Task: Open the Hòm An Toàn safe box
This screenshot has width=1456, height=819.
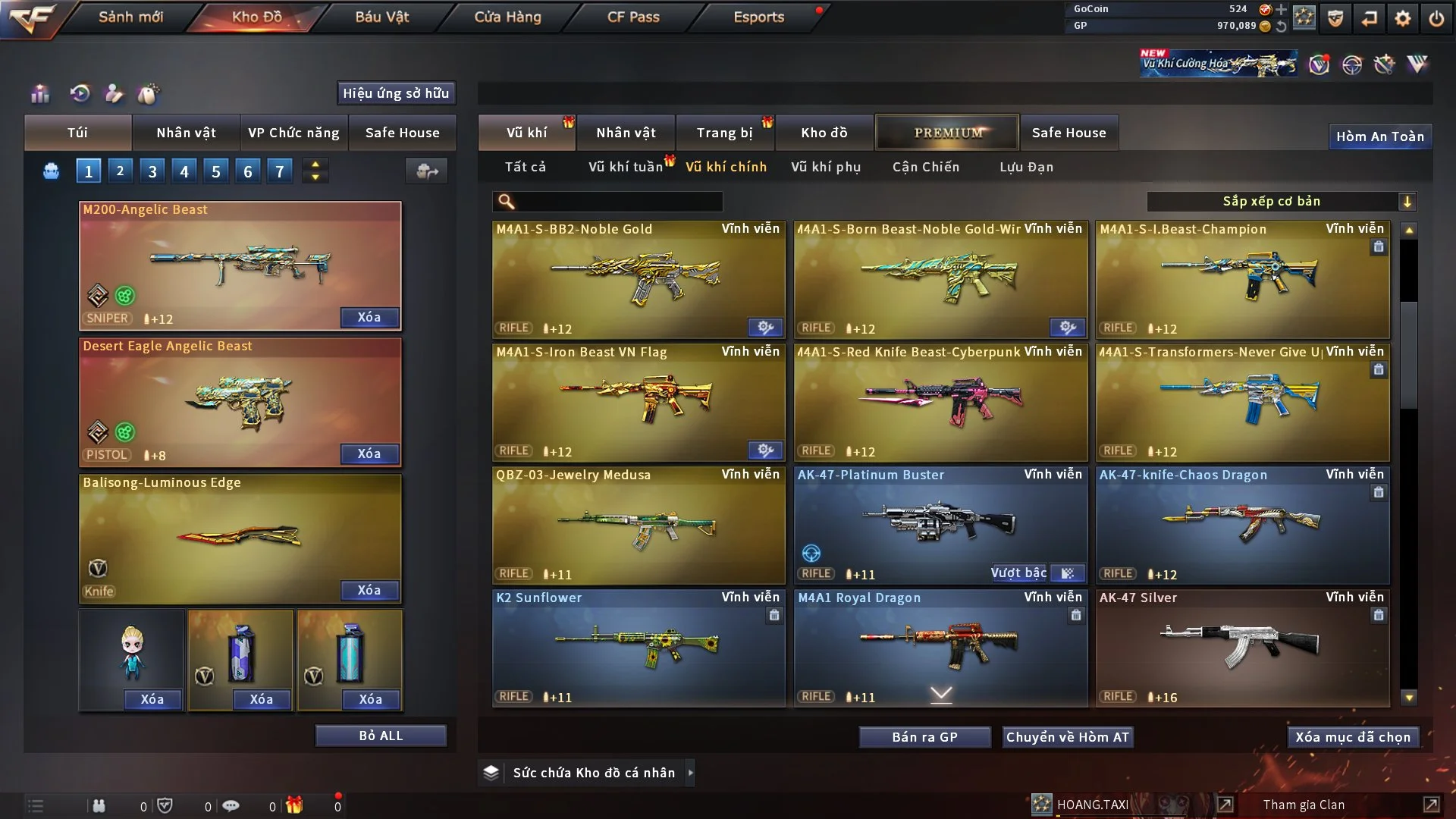Action: point(1380,136)
